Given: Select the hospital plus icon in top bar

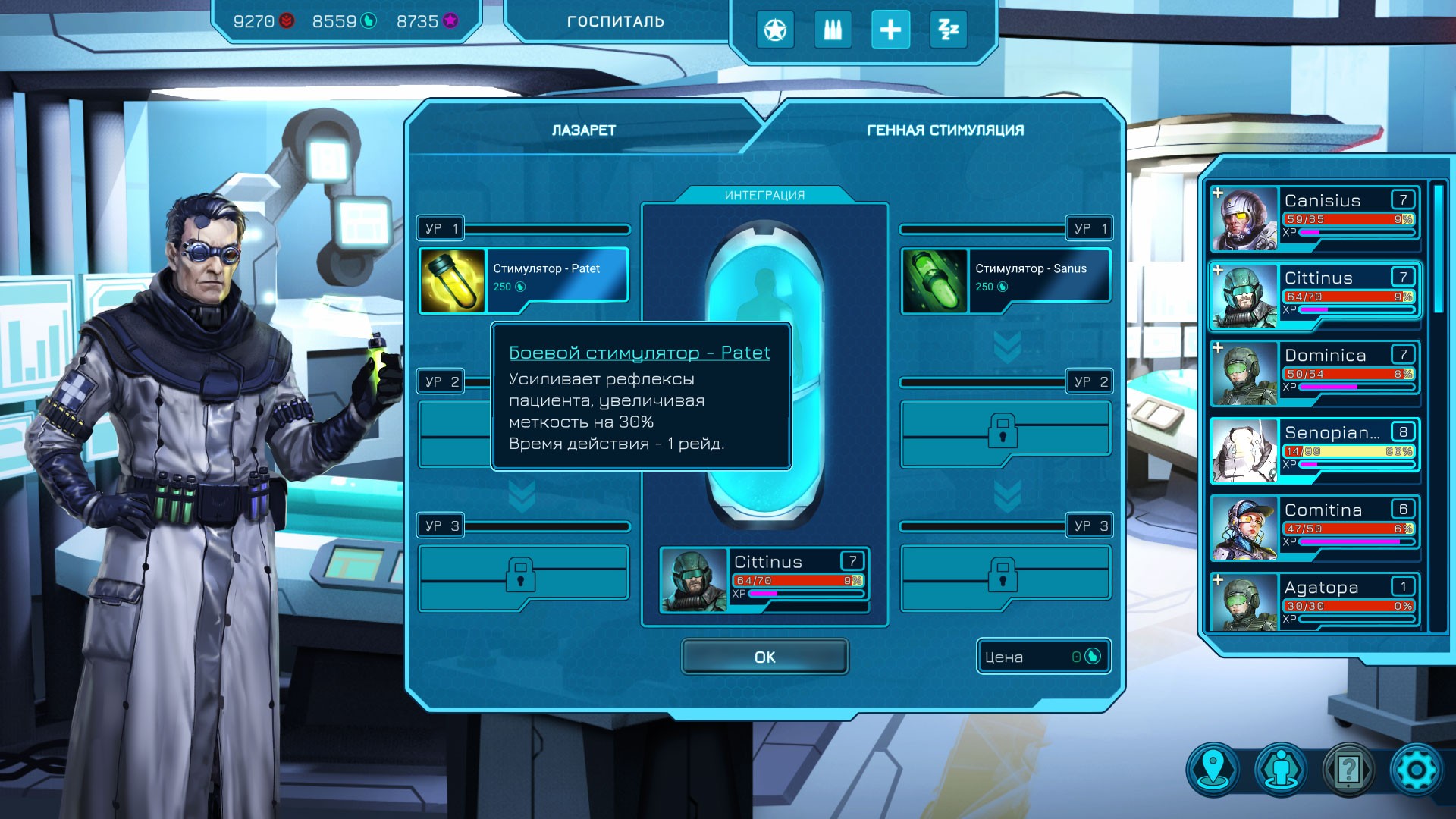Looking at the screenshot, I should click(890, 30).
